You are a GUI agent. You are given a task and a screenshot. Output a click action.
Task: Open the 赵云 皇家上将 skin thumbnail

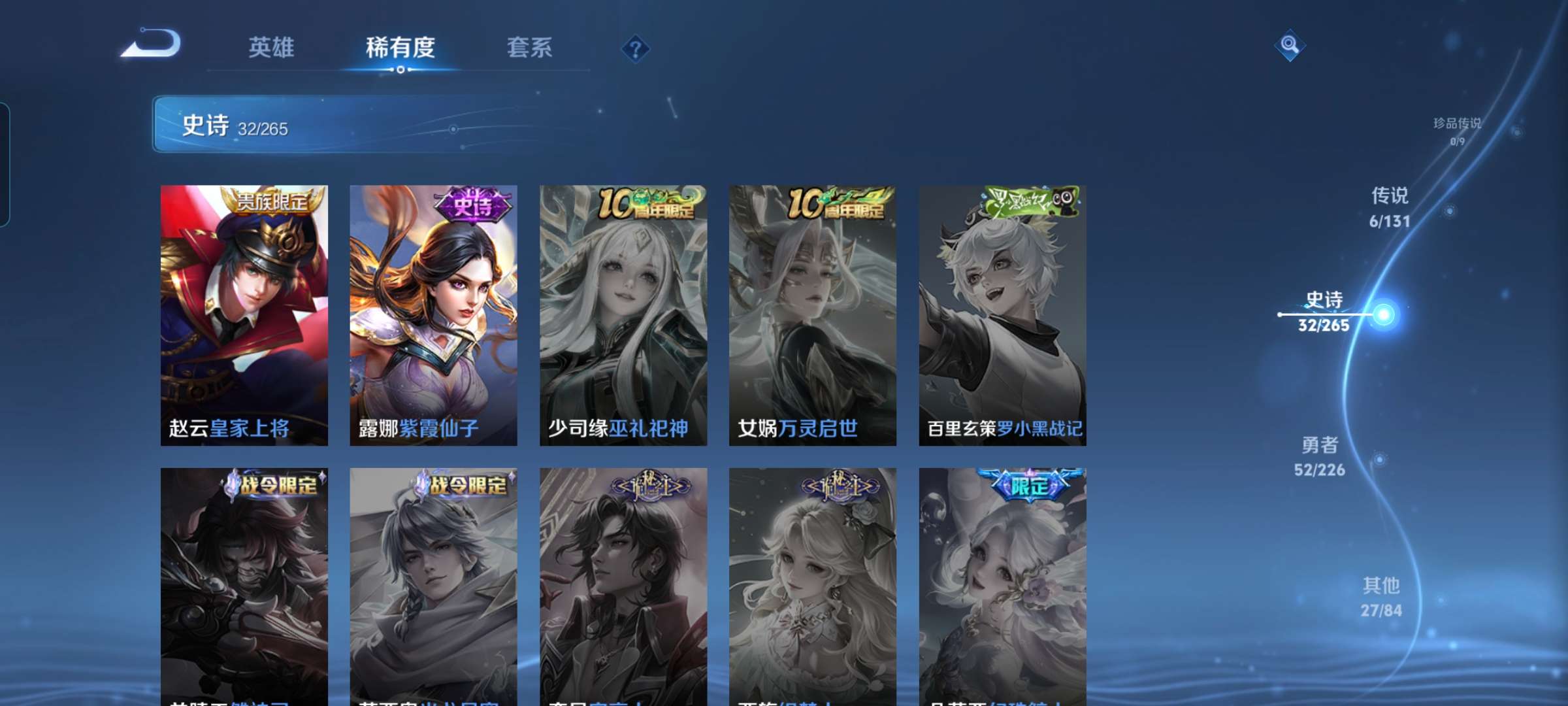point(242,314)
